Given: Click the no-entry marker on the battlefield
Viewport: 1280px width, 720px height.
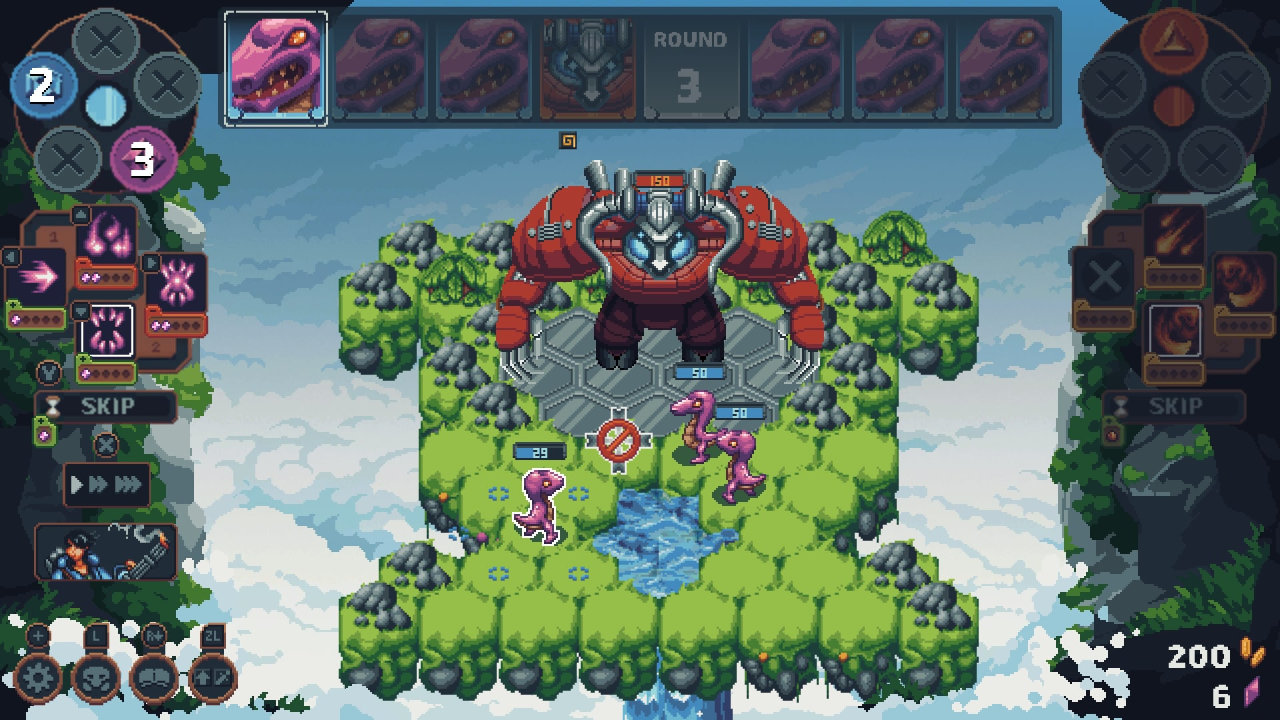Looking at the screenshot, I should (618, 440).
